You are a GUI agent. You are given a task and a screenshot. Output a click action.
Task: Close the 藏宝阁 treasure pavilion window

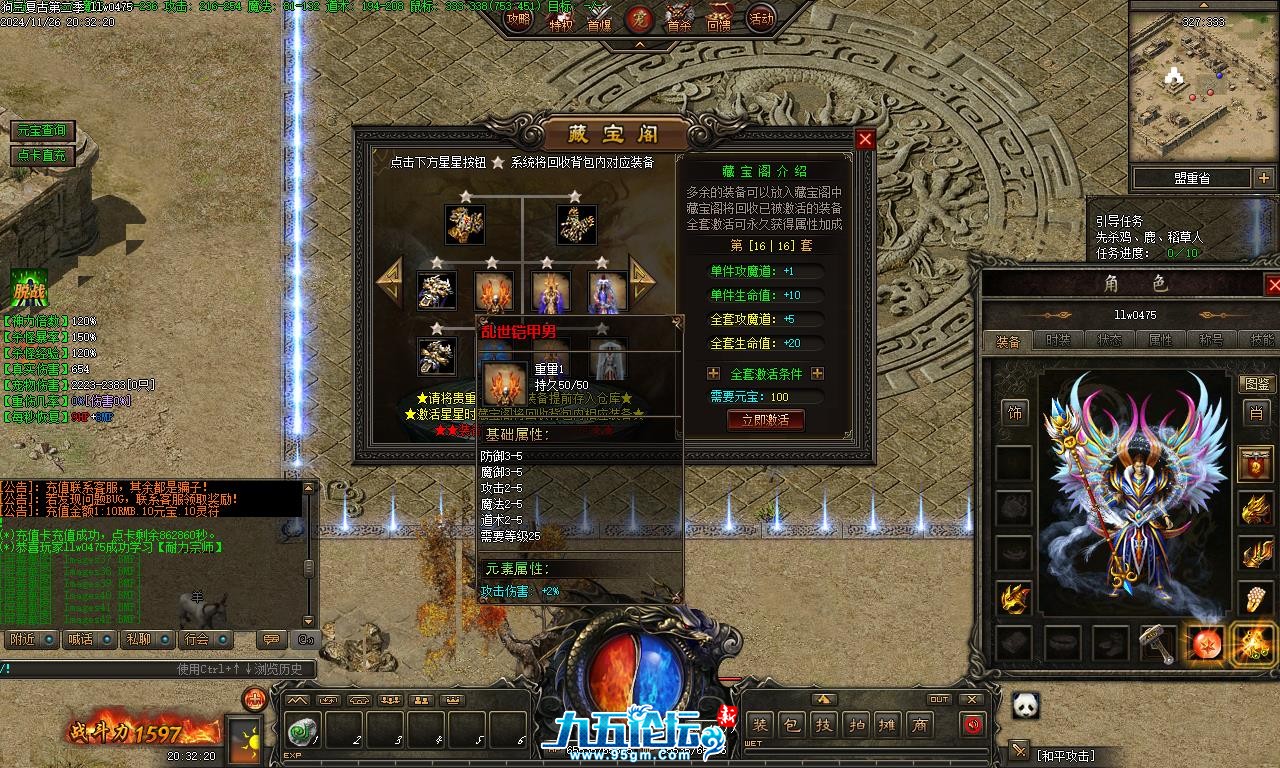tap(866, 140)
